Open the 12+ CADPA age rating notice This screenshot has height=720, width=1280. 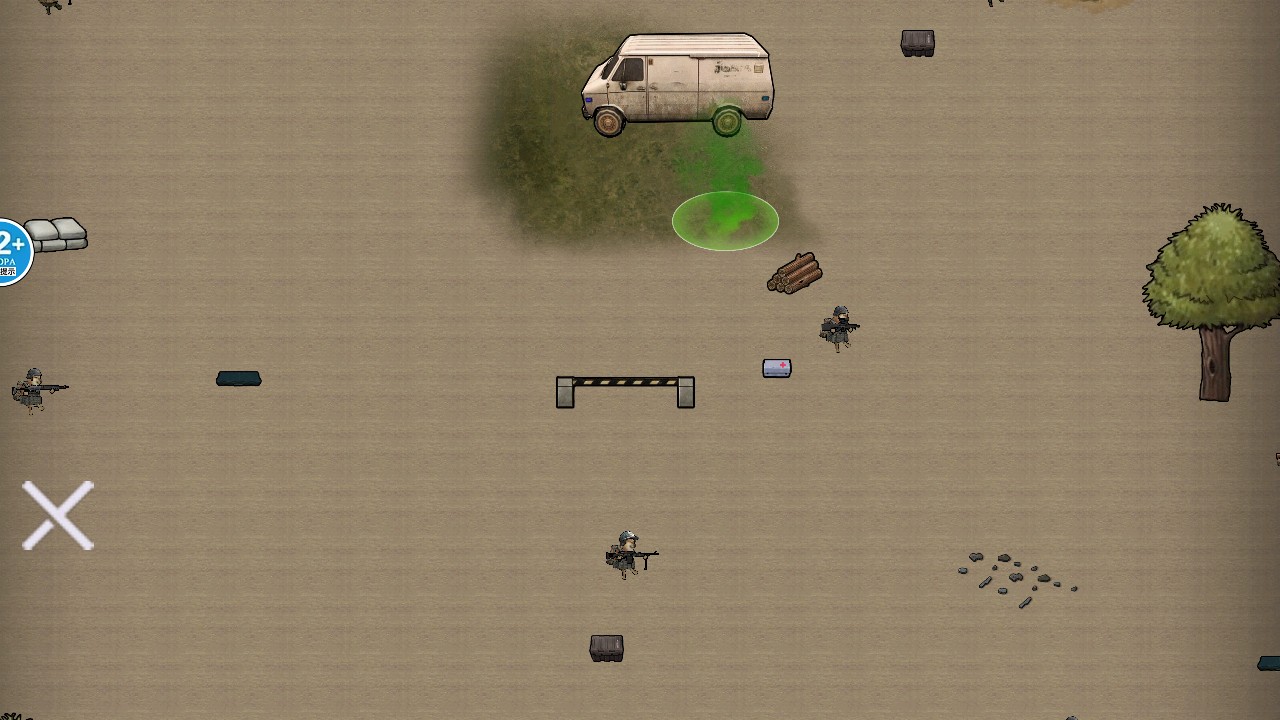click(x=13, y=251)
